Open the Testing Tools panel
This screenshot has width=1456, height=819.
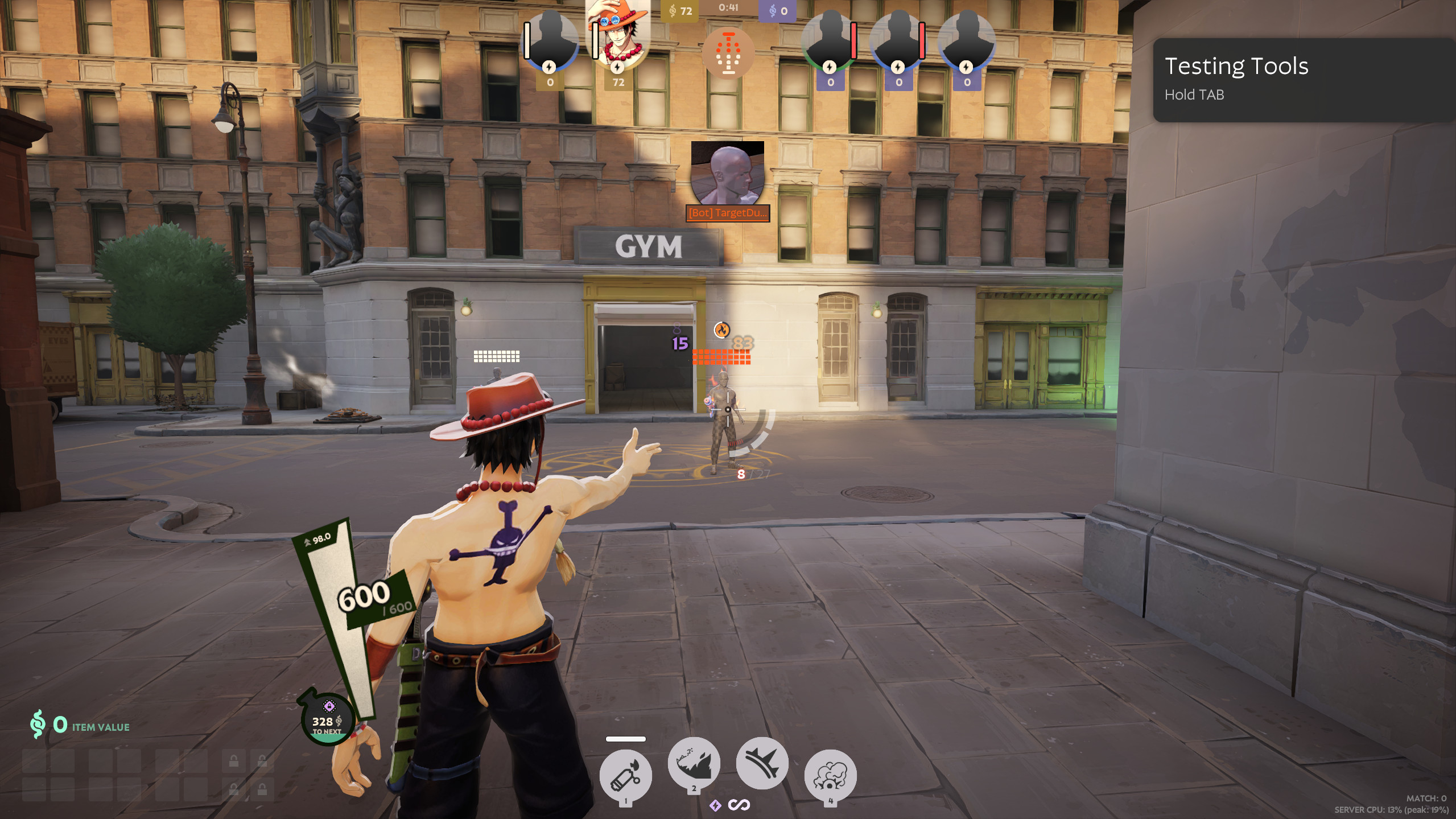[1303, 80]
